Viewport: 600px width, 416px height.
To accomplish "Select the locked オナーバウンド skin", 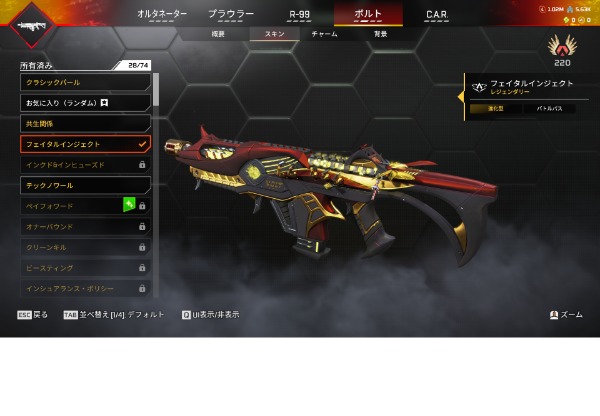I will tap(85, 227).
